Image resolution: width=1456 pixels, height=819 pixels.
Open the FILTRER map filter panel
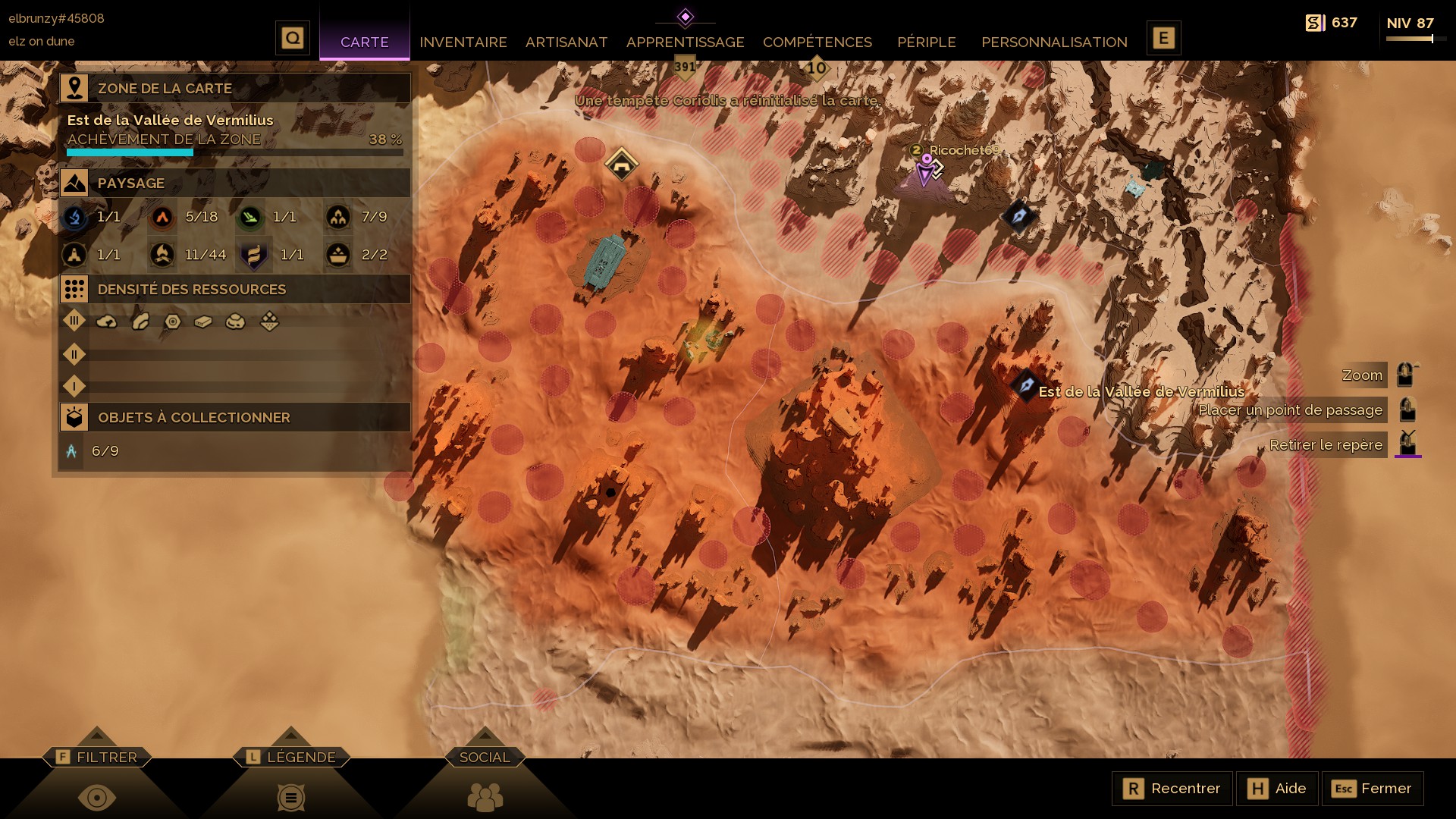[x=97, y=757]
